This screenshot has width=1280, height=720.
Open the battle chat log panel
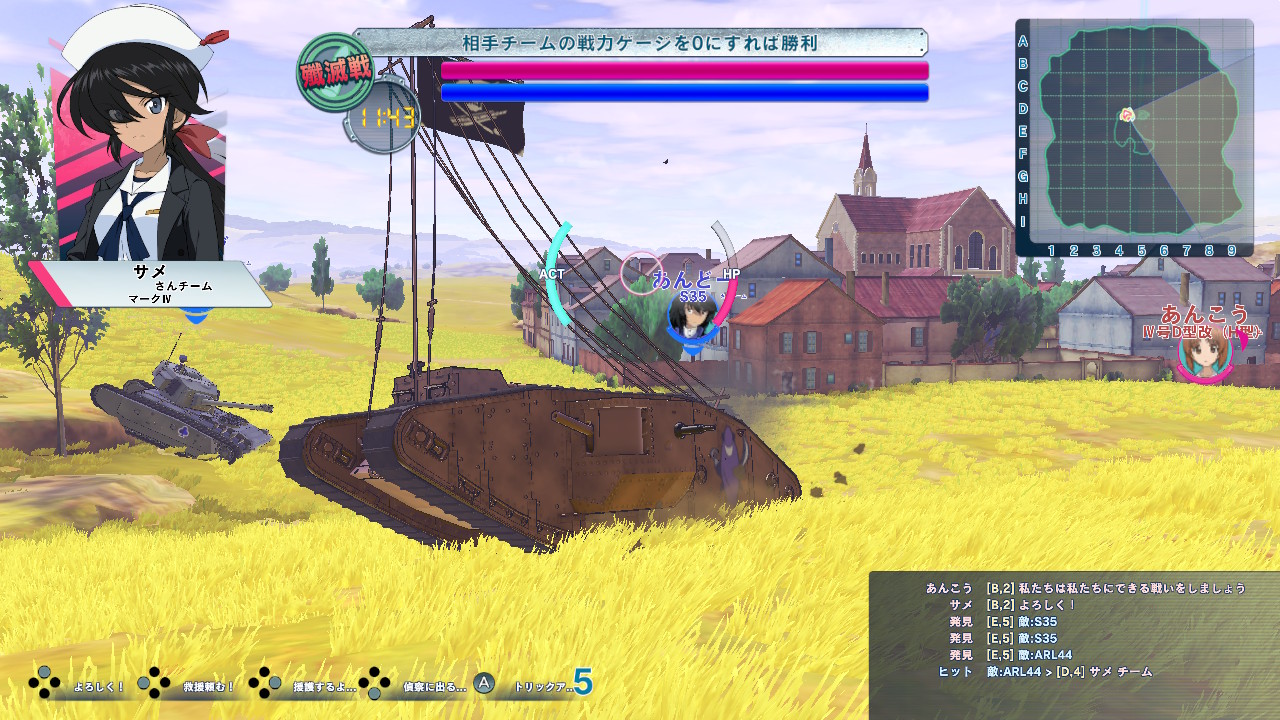click(1074, 644)
